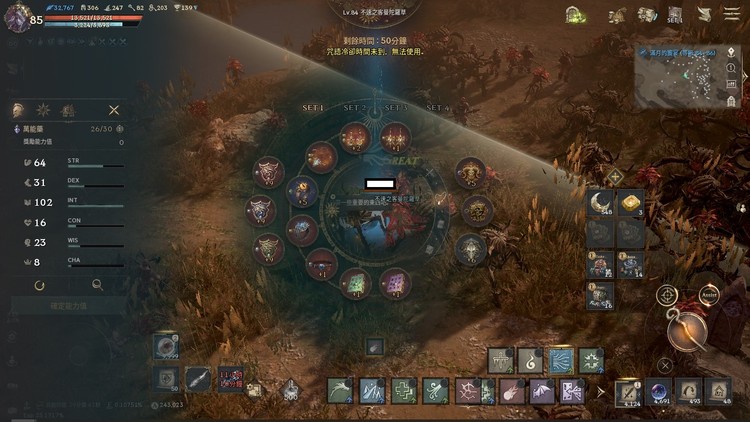Select the horned skull ring equipment slot

pos(469,174)
